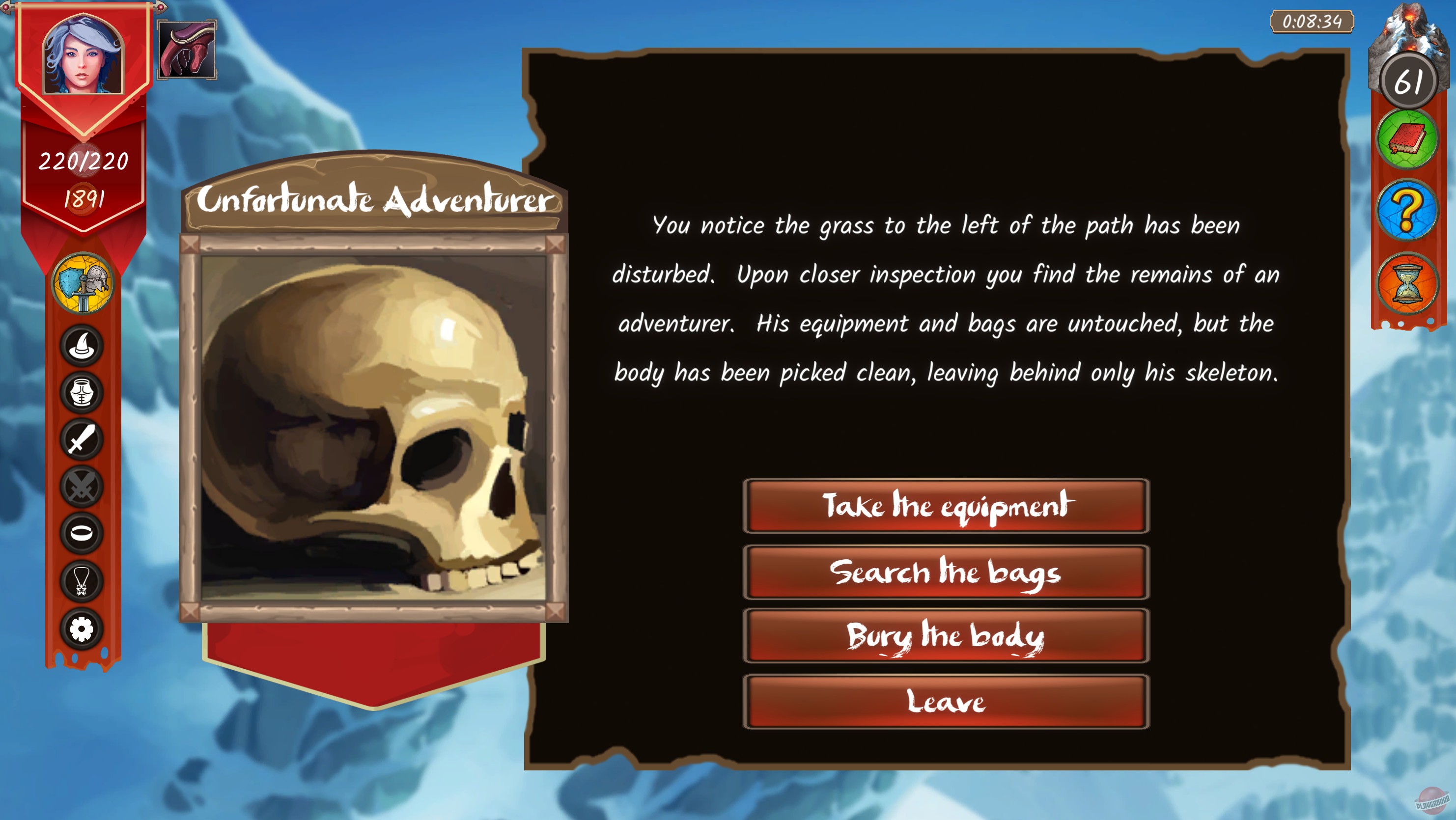Click the 220/220 health banner
Screen dimensions: 1456x820
click(x=84, y=162)
